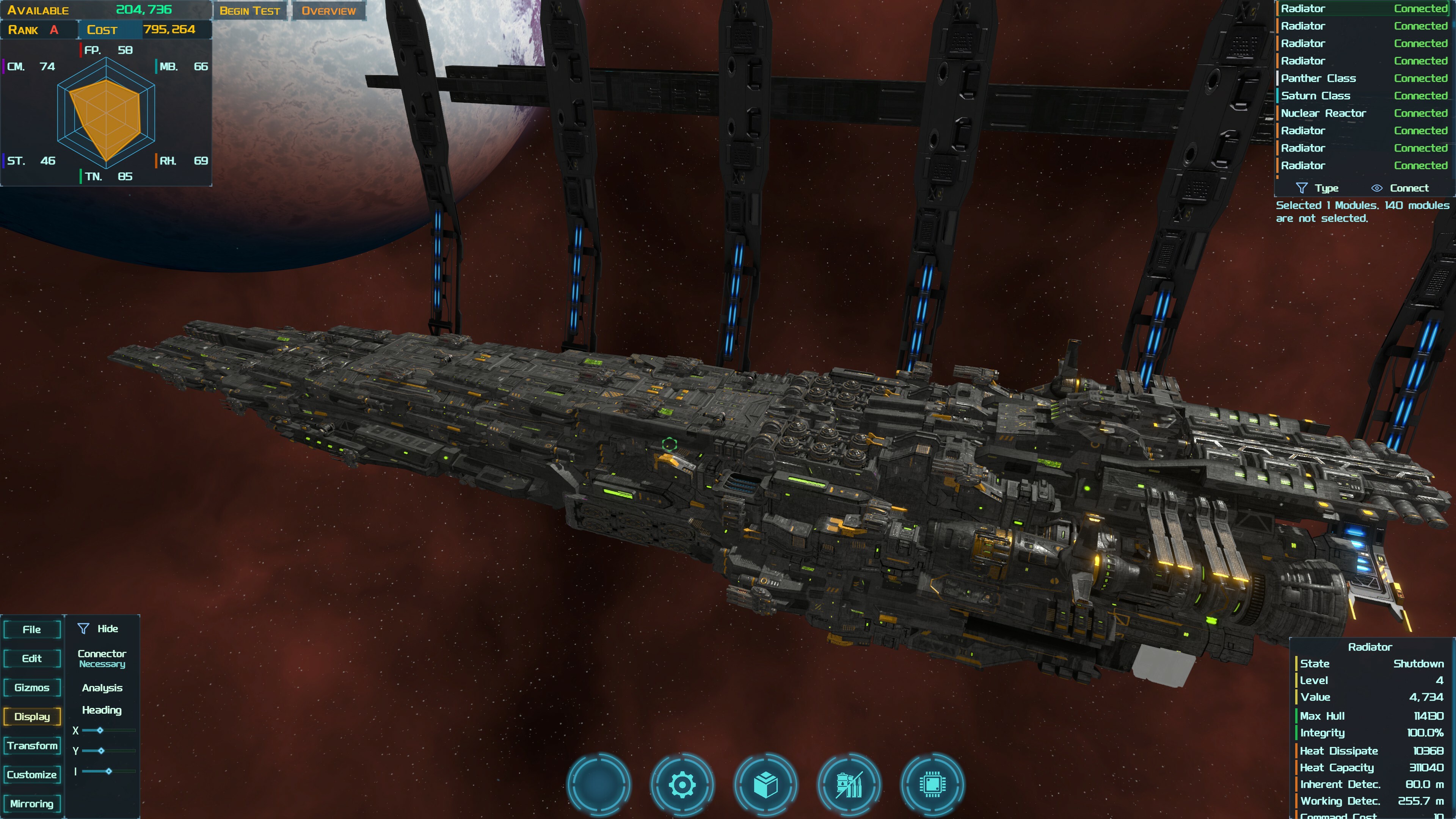Viewport: 1456px width, 819px height.
Task: Open the Edit menu
Action: [x=31, y=659]
